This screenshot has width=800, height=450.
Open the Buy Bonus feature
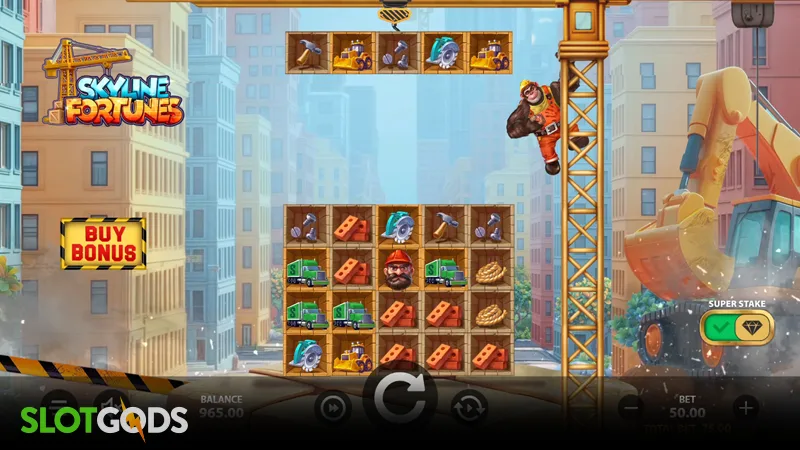click(x=103, y=243)
